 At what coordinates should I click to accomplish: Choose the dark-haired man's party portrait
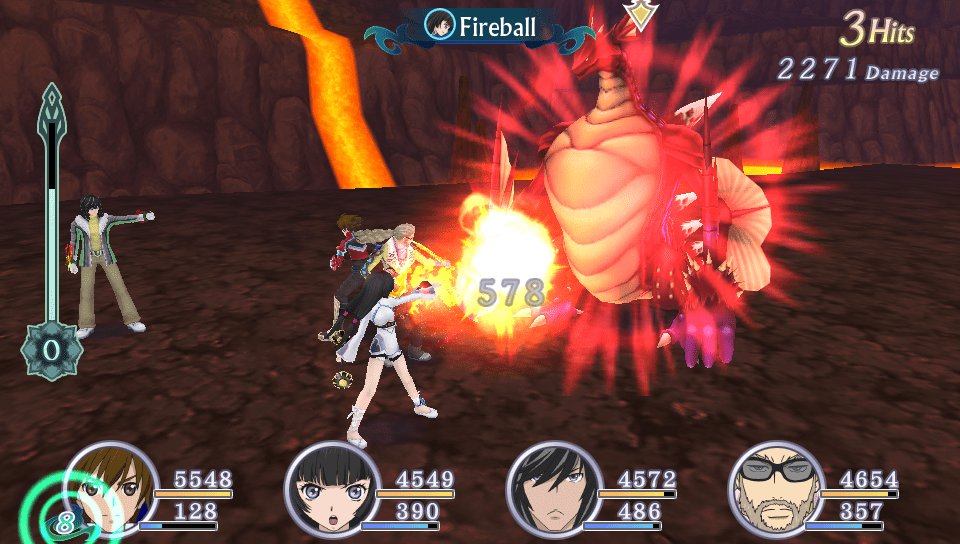click(x=554, y=491)
